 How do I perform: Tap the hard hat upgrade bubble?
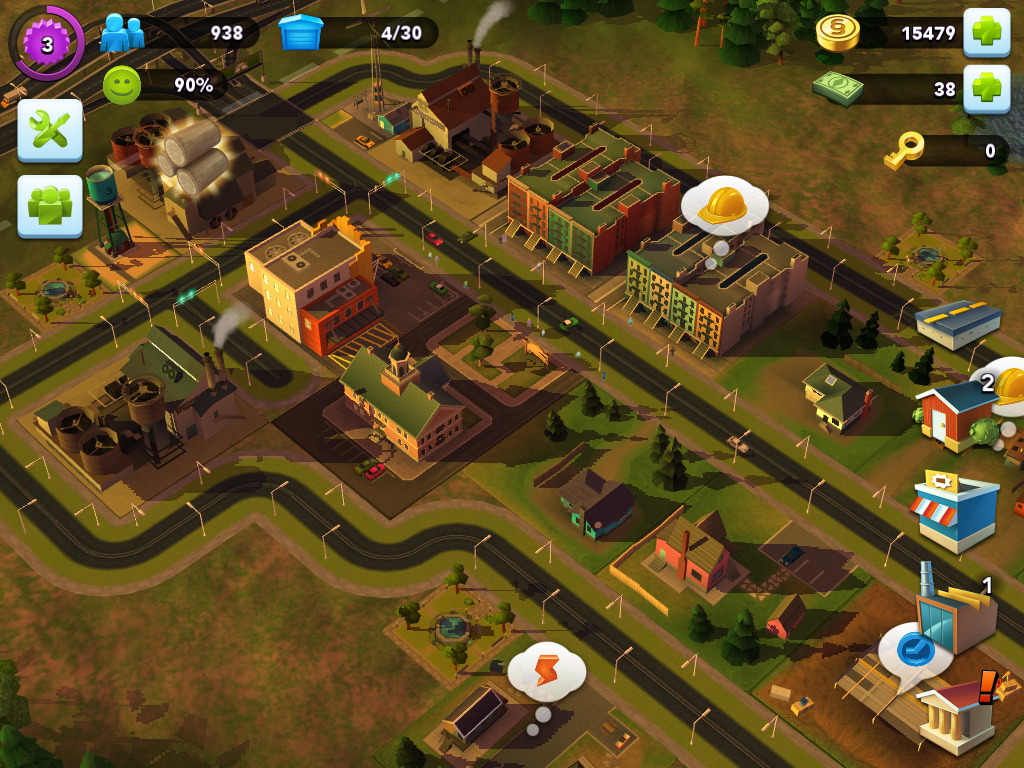(724, 206)
